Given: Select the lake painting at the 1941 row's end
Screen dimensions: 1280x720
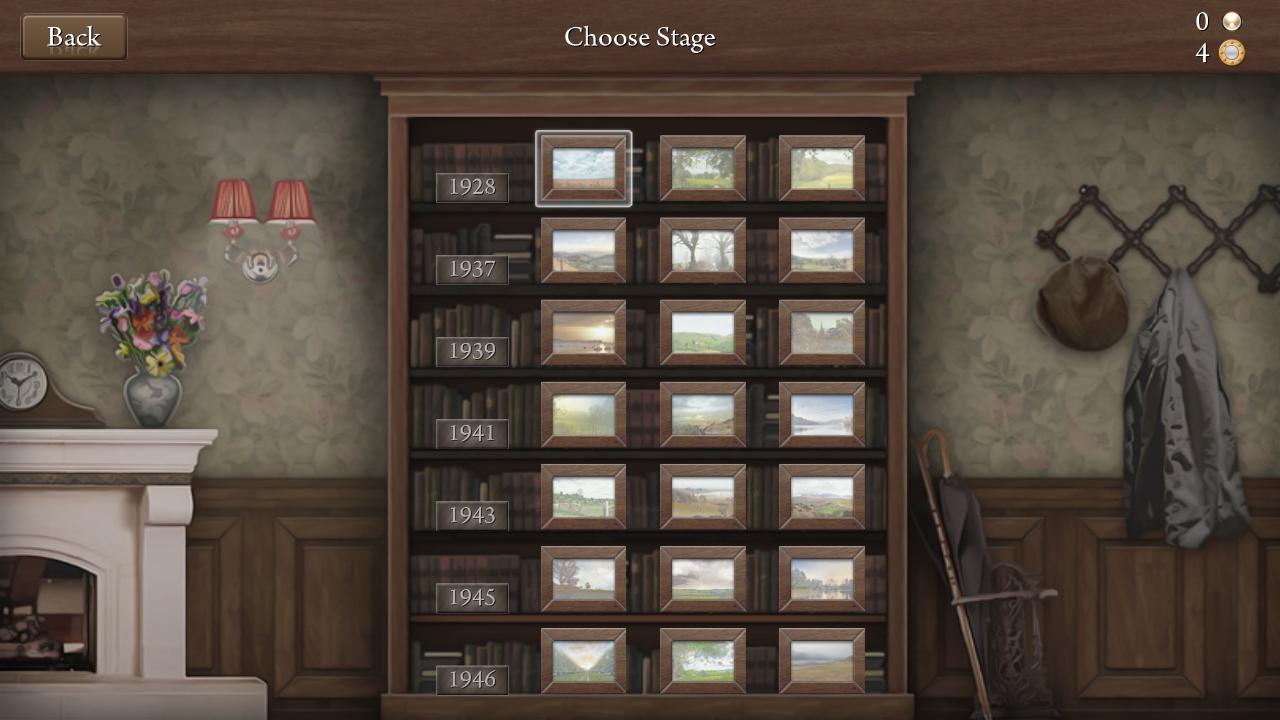Looking at the screenshot, I should tap(822, 414).
